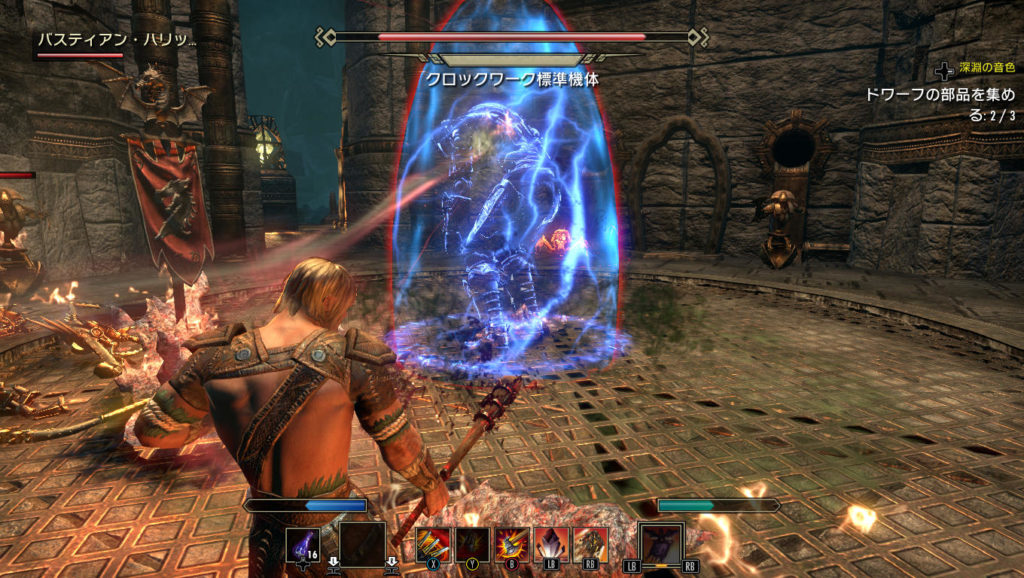Activate the armored golem ability

tap(590, 544)
